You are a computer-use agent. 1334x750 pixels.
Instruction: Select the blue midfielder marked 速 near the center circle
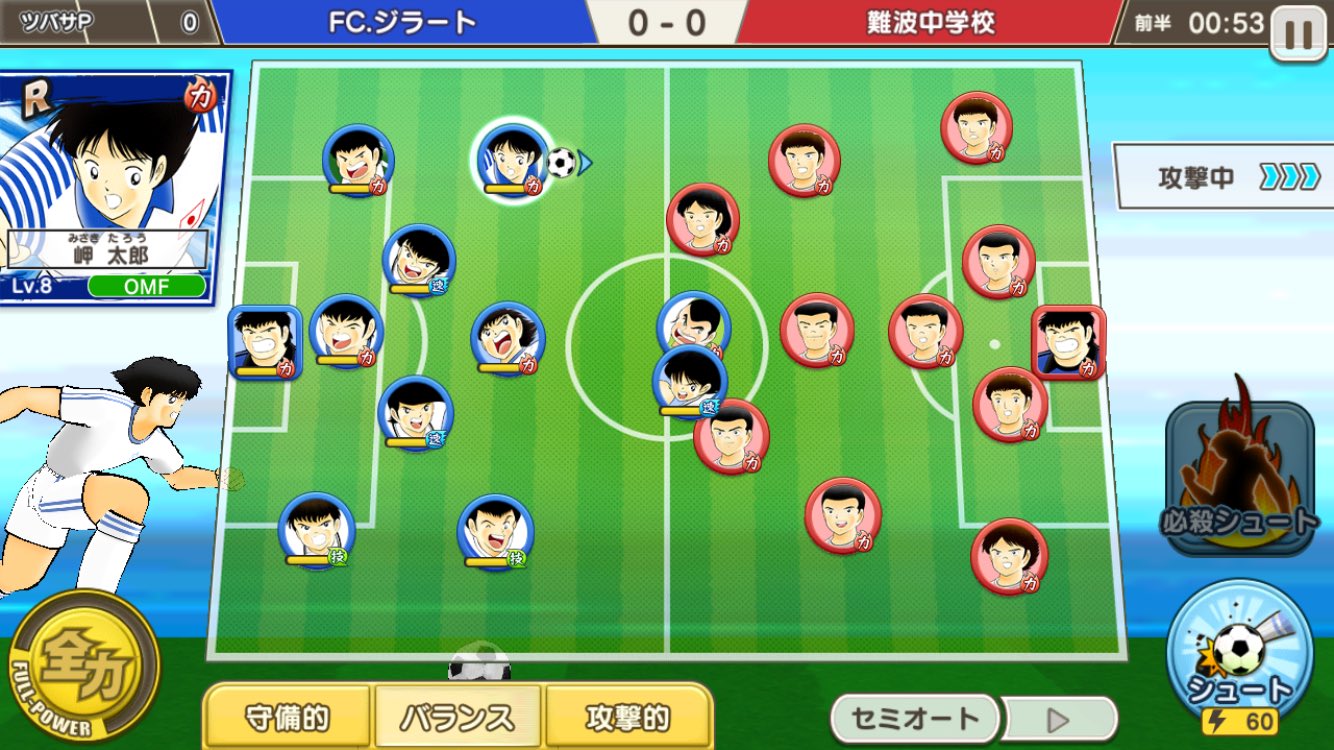point(690,385)
